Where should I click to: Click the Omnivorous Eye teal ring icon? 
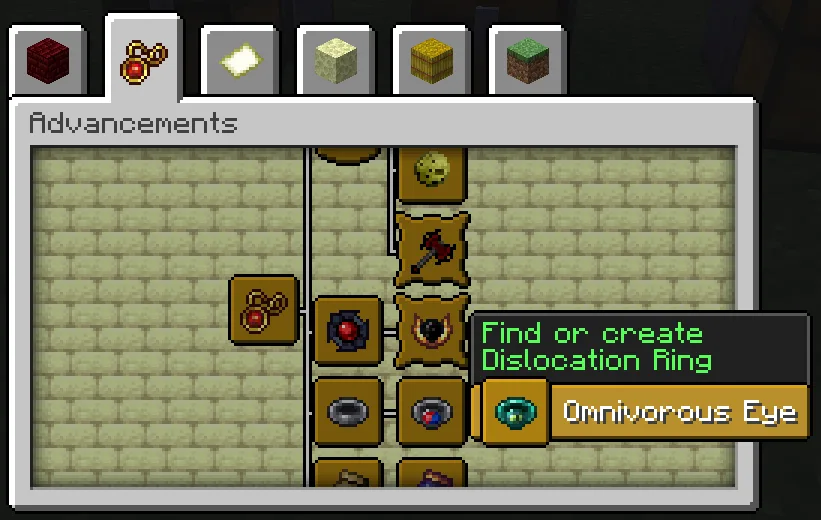[516, 411]
